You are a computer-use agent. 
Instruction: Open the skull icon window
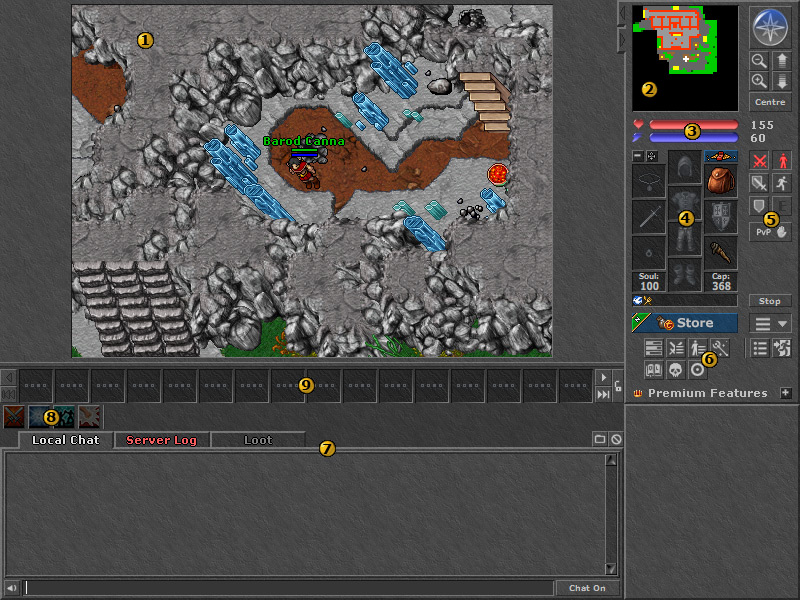675,370
